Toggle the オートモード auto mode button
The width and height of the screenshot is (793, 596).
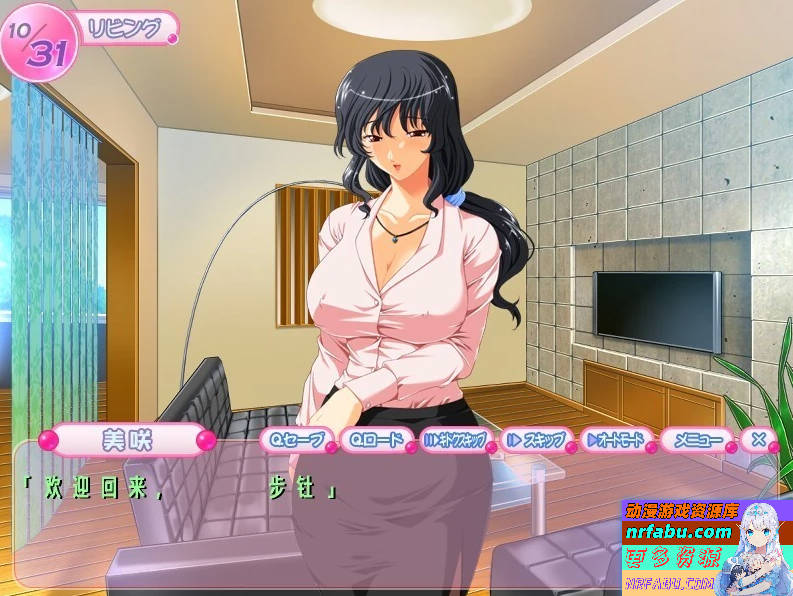[613, 439]
